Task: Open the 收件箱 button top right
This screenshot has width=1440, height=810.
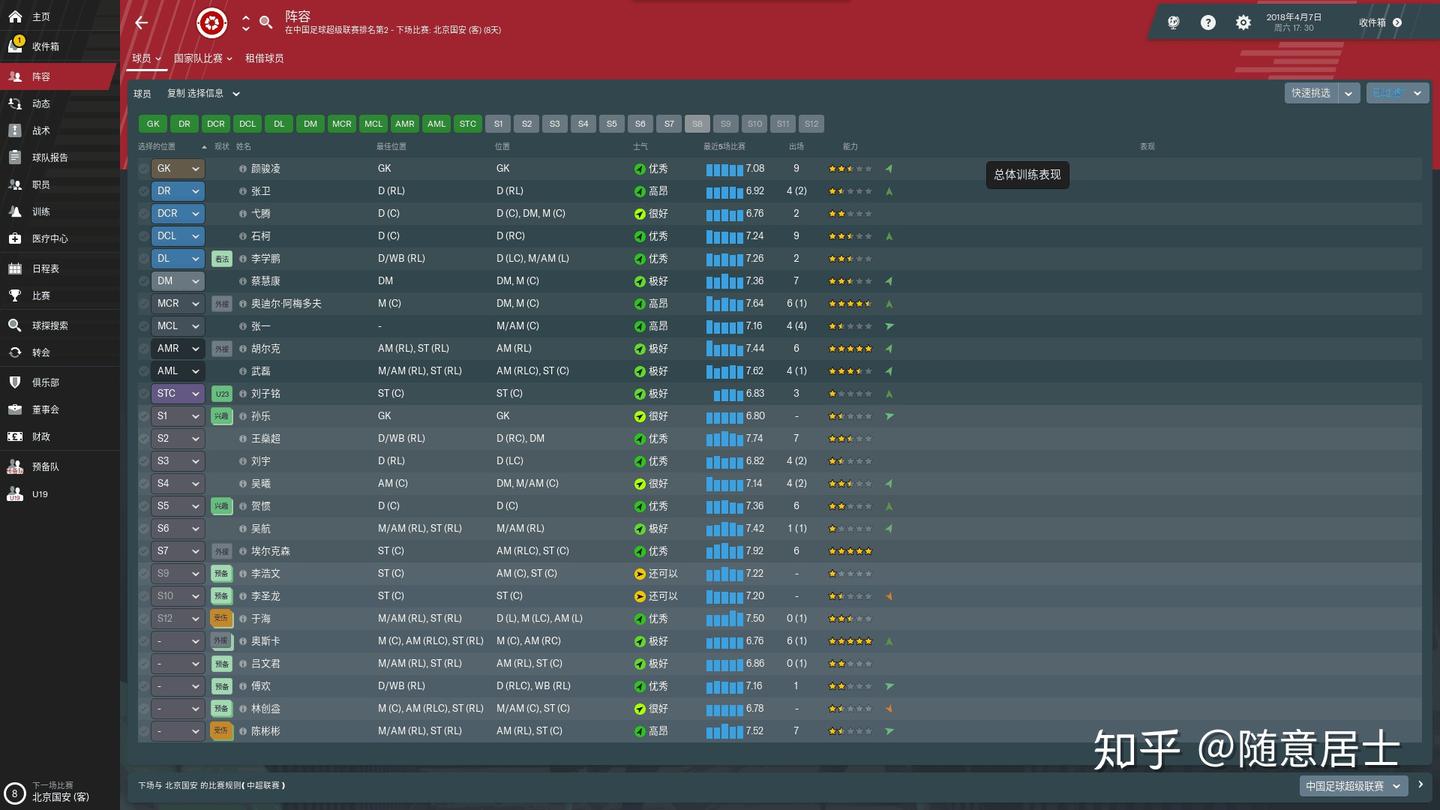Action: coord(1375,21)
